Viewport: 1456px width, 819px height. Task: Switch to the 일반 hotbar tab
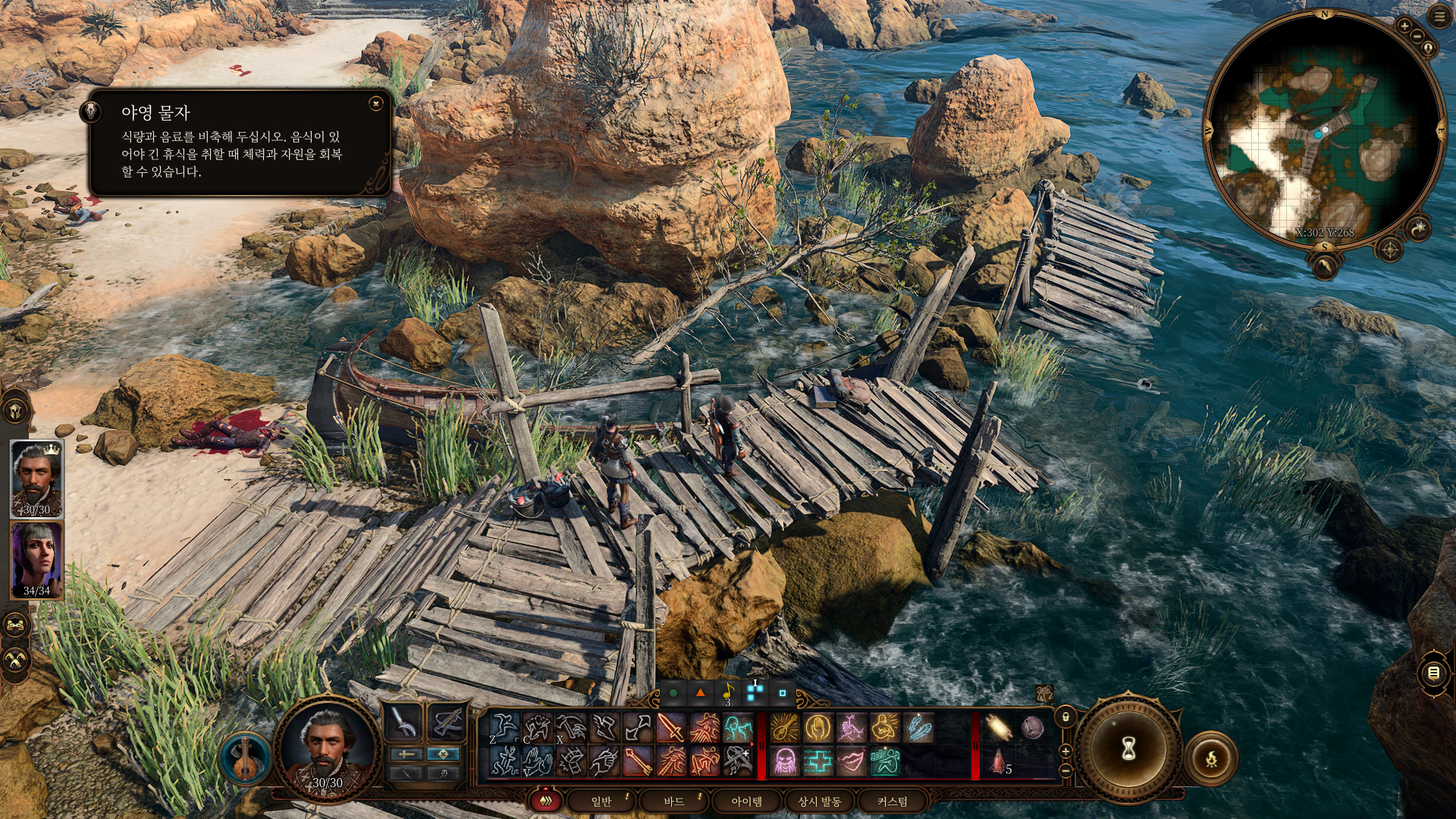tap(601, 802)
